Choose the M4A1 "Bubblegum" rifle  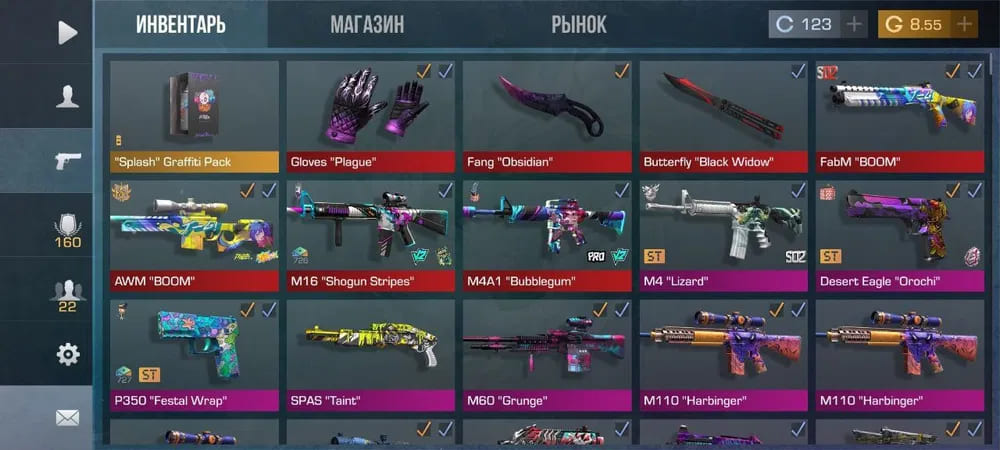[547, 235]
